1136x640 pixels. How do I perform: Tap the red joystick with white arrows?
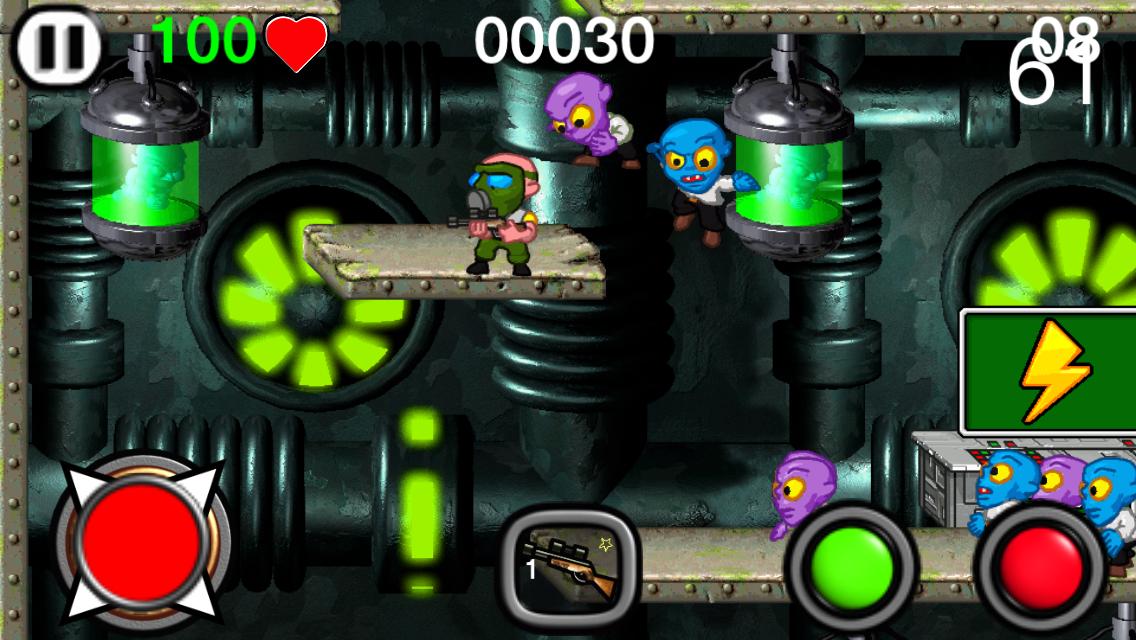point(139,540)
